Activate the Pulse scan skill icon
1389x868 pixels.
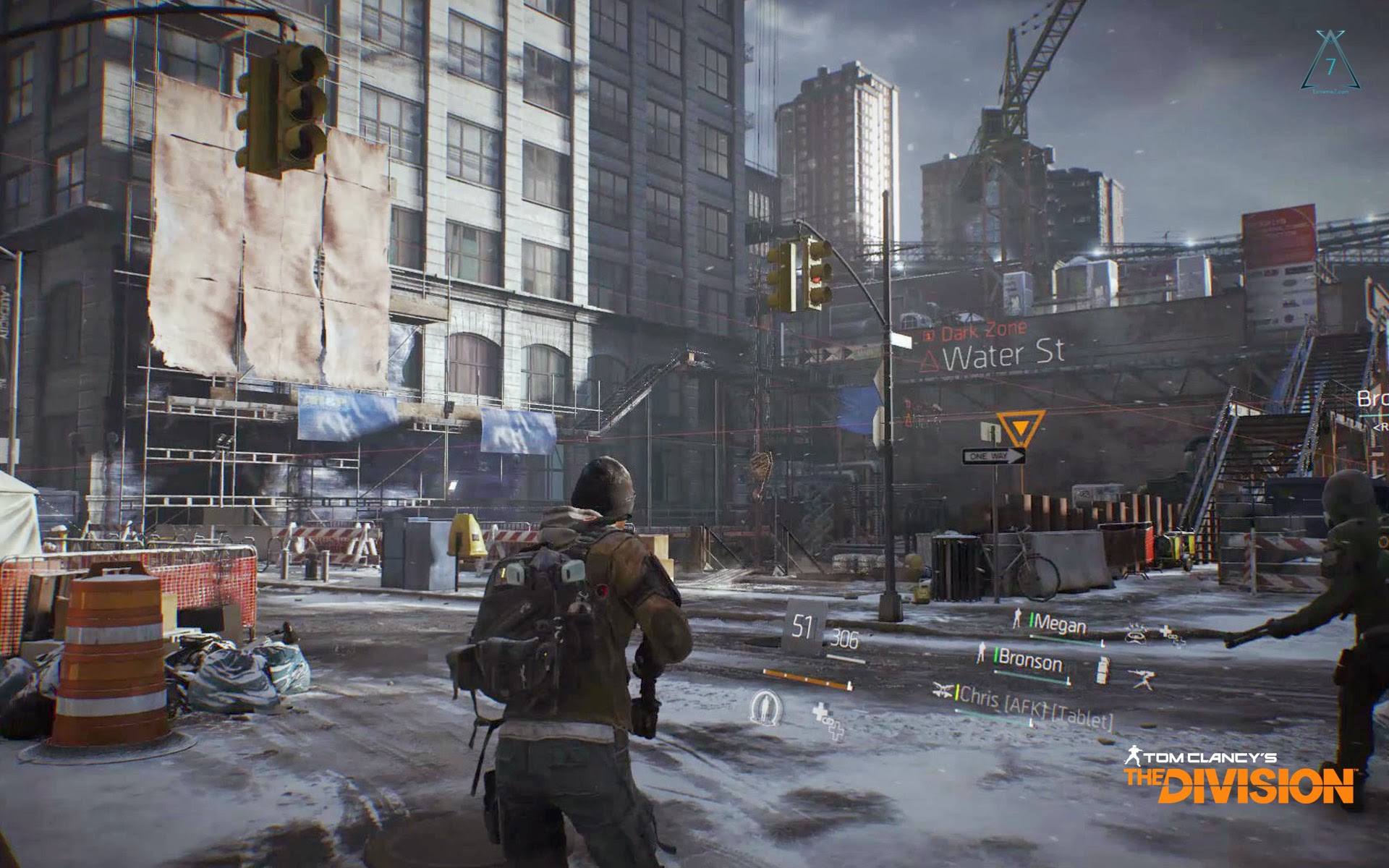pyautogui.click(x=766, y=707)
